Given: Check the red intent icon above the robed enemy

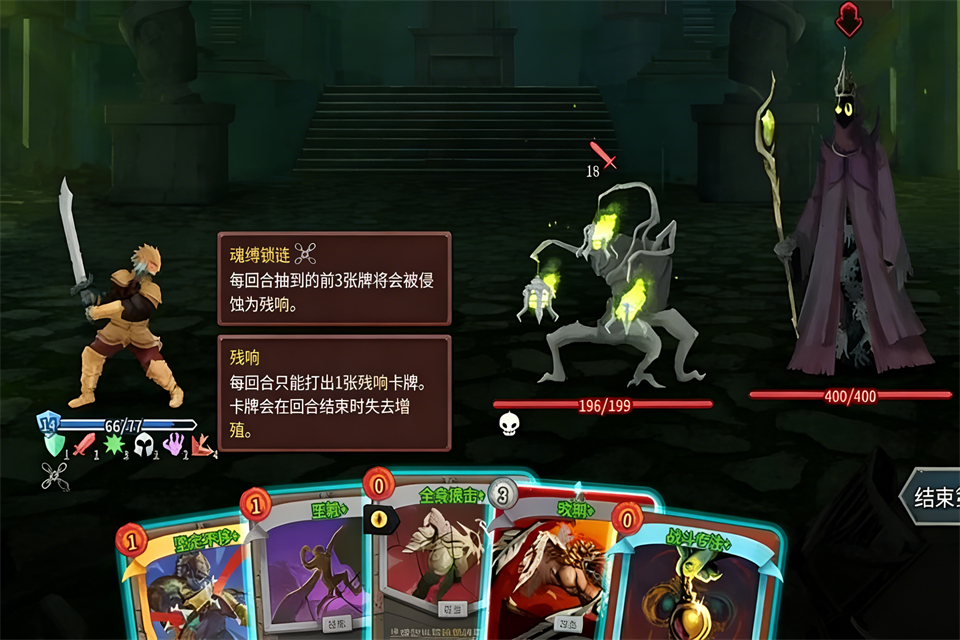Looking at the screenshot, I should 849,16.
